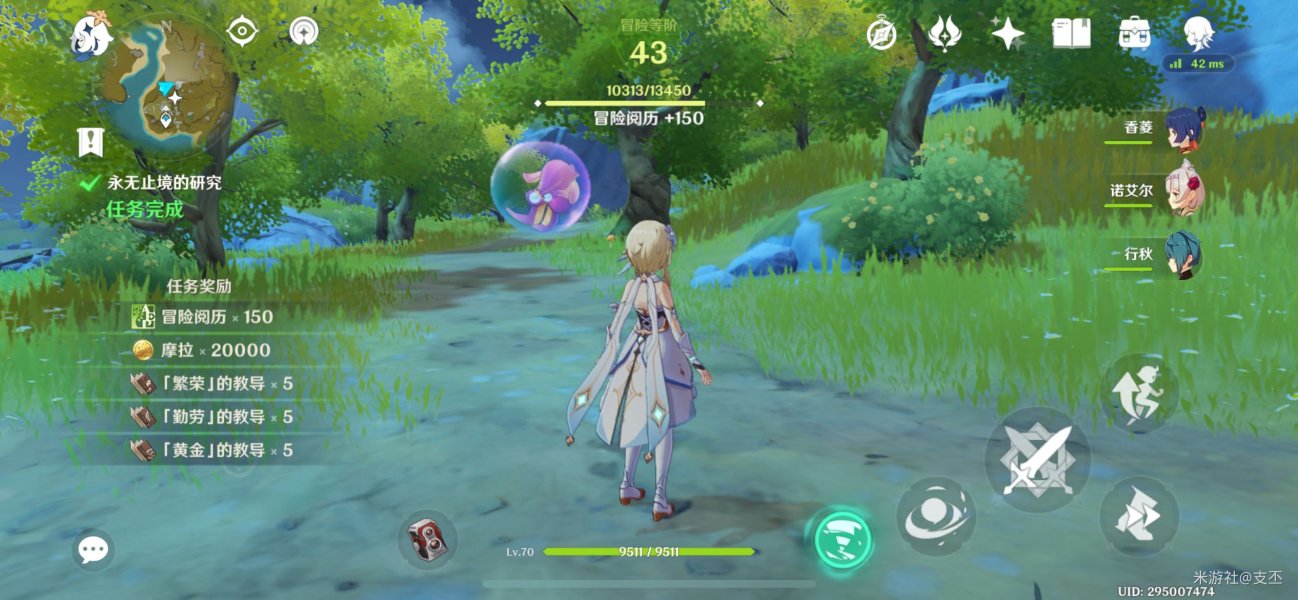This screenshot has height=600, width=1298.
Task: Open the wish four-pointed star icon
Action: pos(1007,34)
